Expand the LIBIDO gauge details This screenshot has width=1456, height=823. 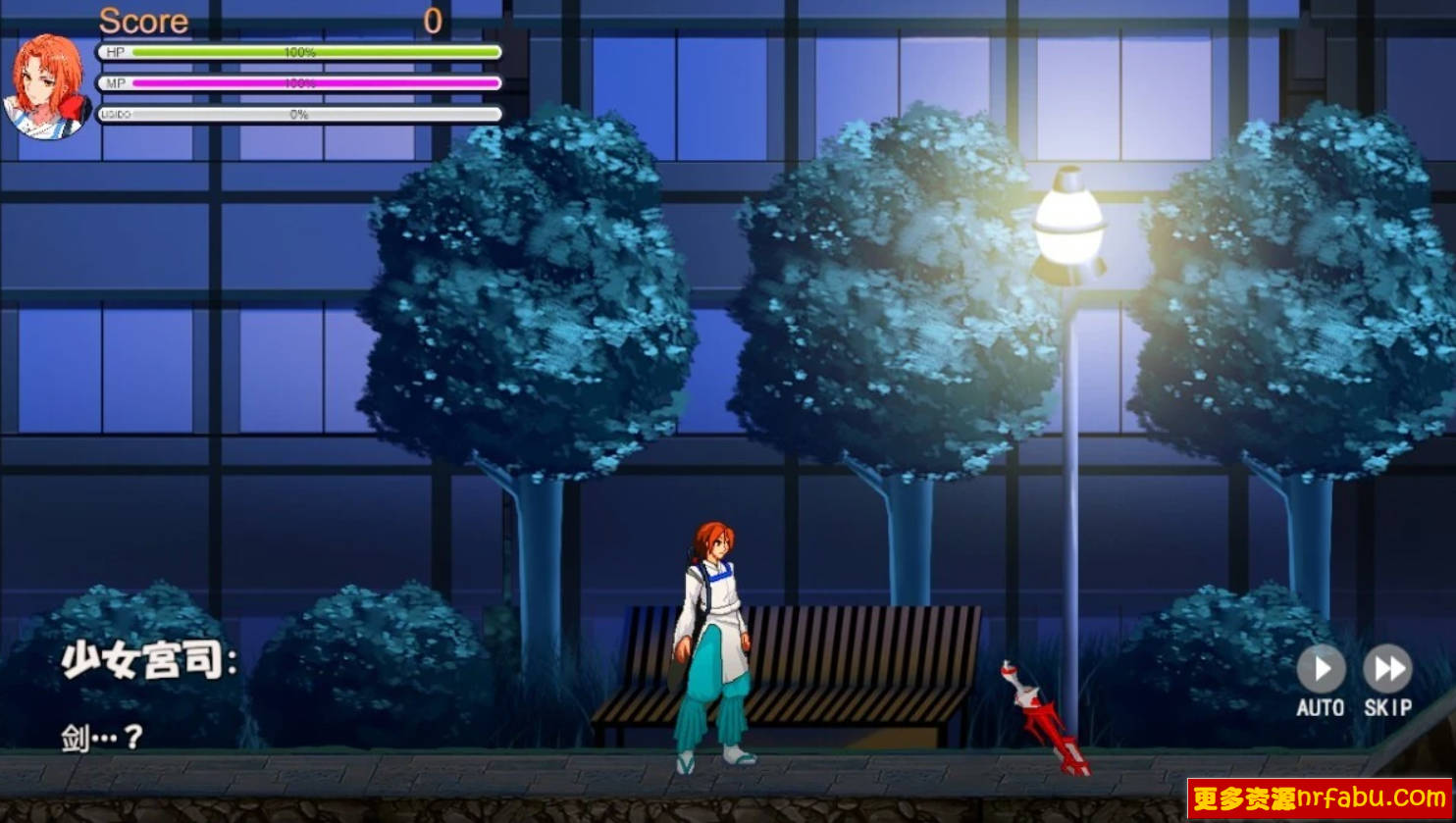pyautogui.click(x=294, y=114)
